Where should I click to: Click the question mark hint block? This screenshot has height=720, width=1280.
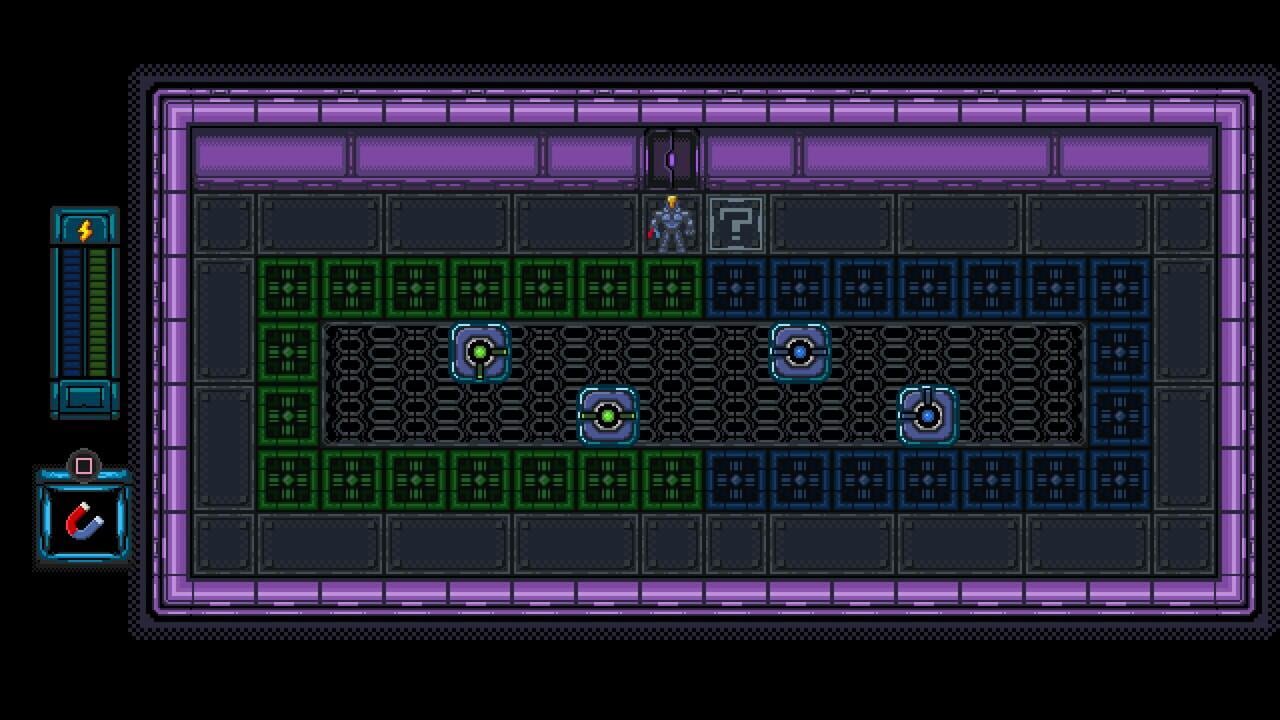[x=737, y=222]
